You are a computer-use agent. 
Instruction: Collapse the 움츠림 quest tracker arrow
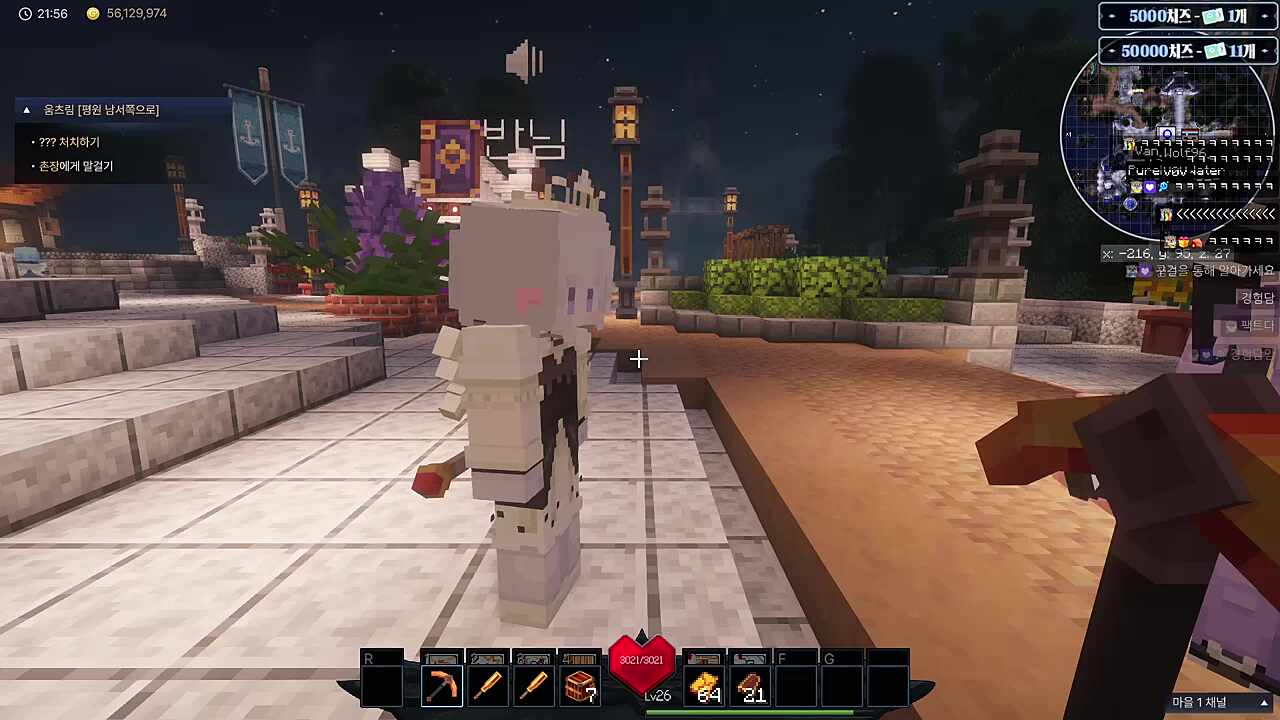pyautogui.click(x=27, y=110)
